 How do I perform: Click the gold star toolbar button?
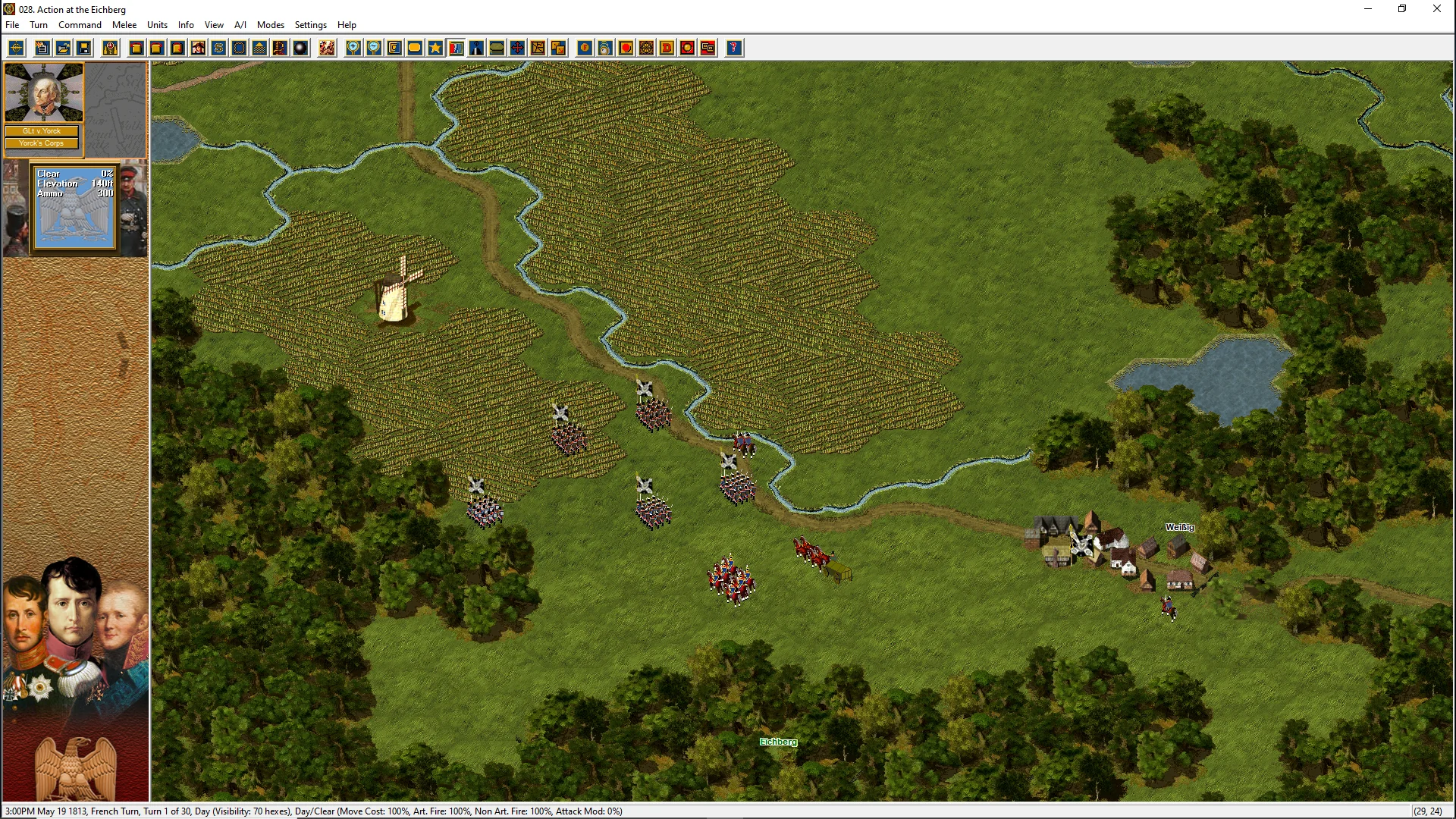point(435,49)
